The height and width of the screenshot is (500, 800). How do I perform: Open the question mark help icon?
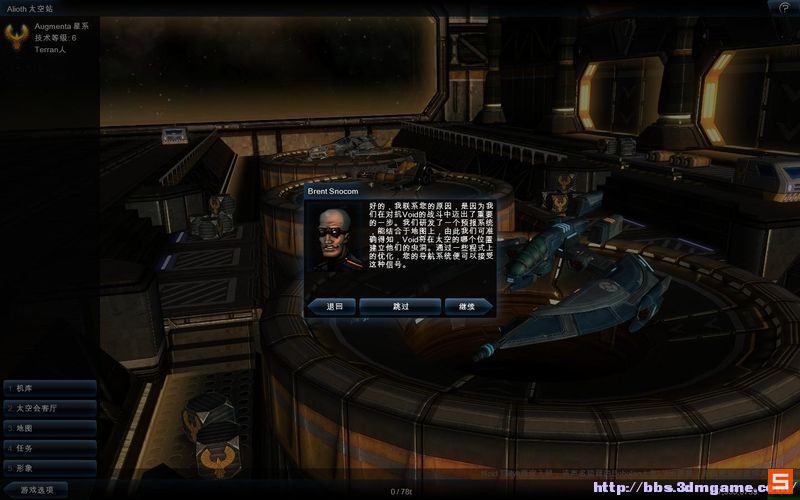pos(785,7)
